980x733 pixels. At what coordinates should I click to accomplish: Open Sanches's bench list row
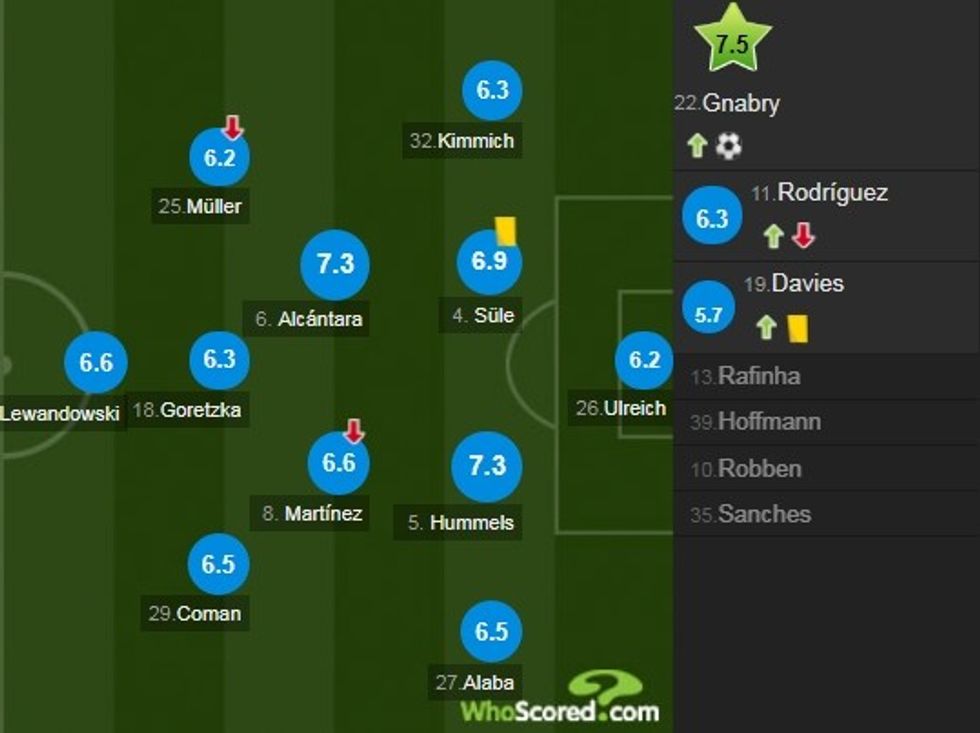(x=763, y=515)
